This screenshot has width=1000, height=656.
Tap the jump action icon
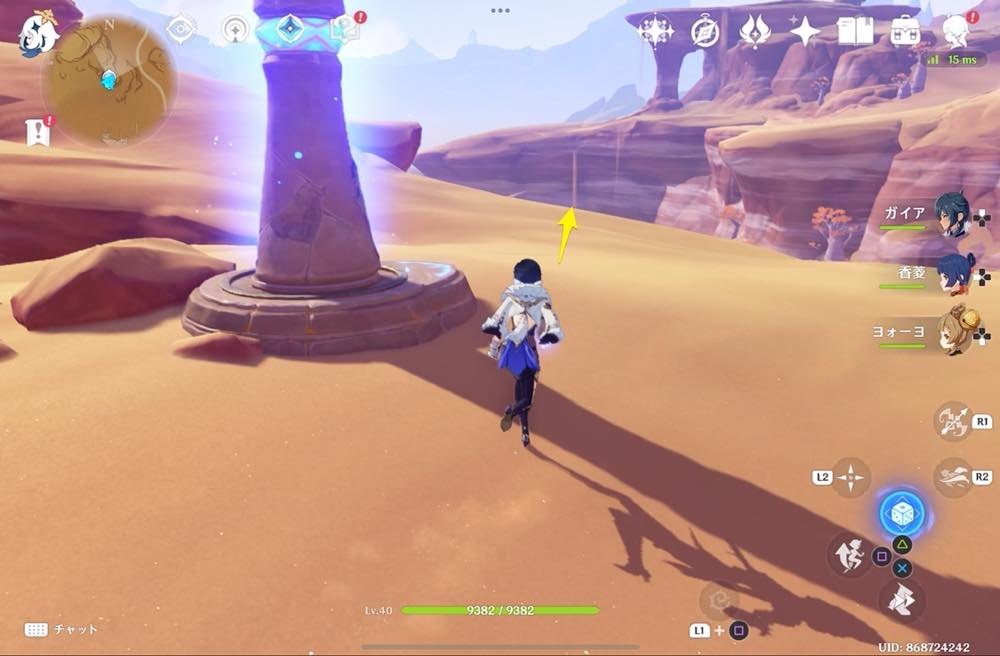[849, 555]
